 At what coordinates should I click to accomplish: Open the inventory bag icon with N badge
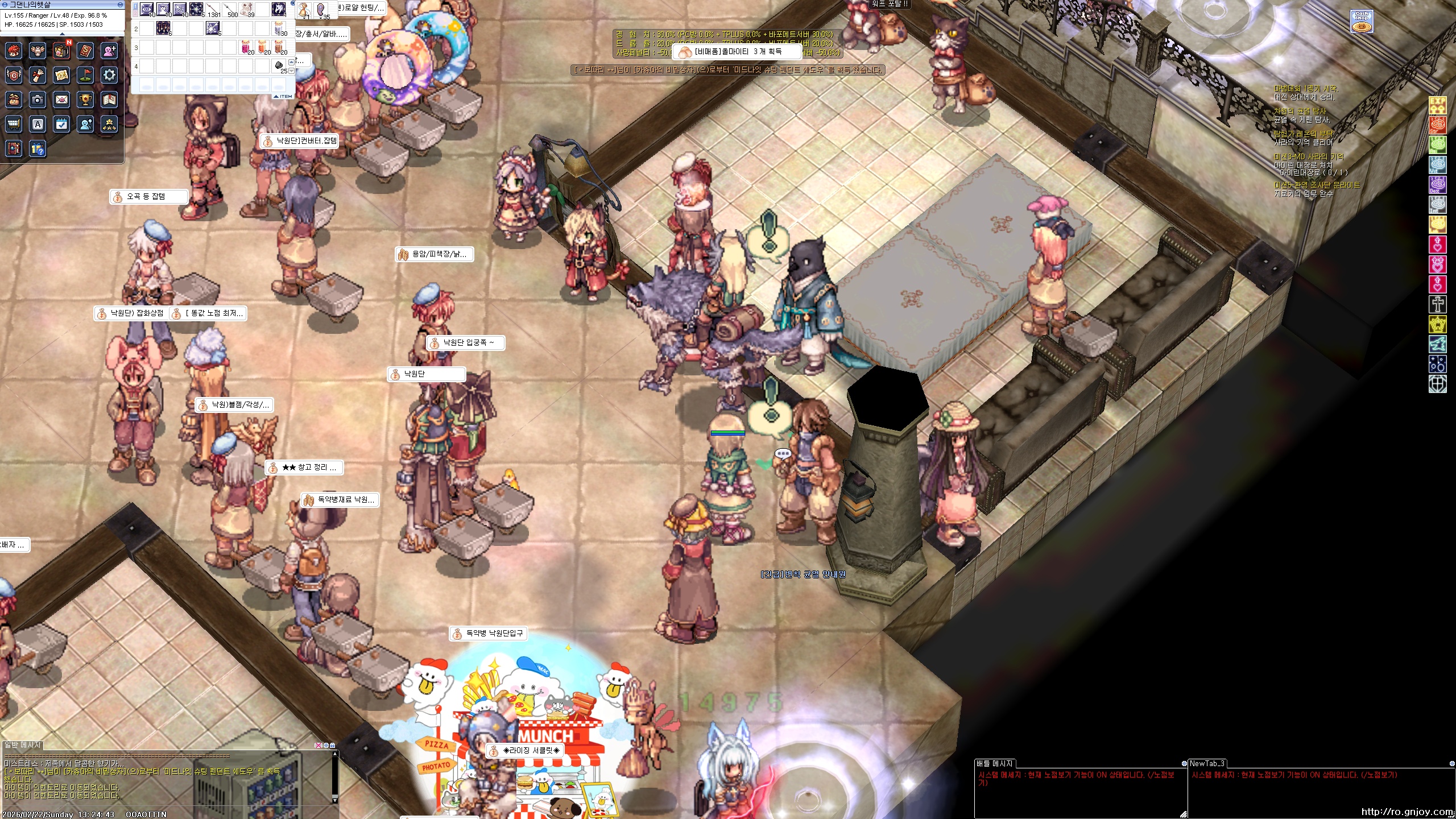click(61, 51)
